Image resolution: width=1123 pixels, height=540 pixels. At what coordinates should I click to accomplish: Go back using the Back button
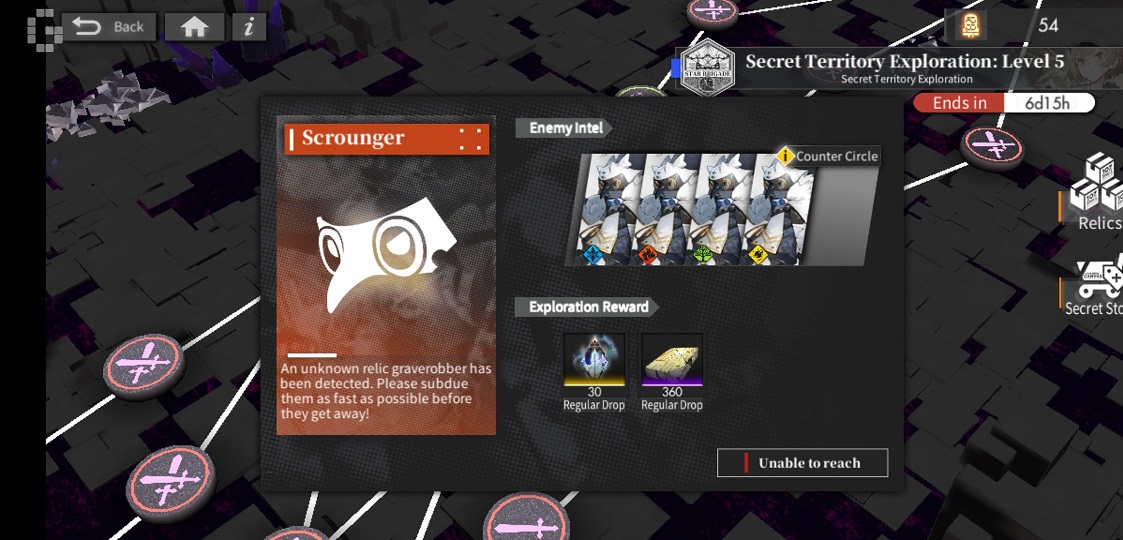(x=108, y=27)
